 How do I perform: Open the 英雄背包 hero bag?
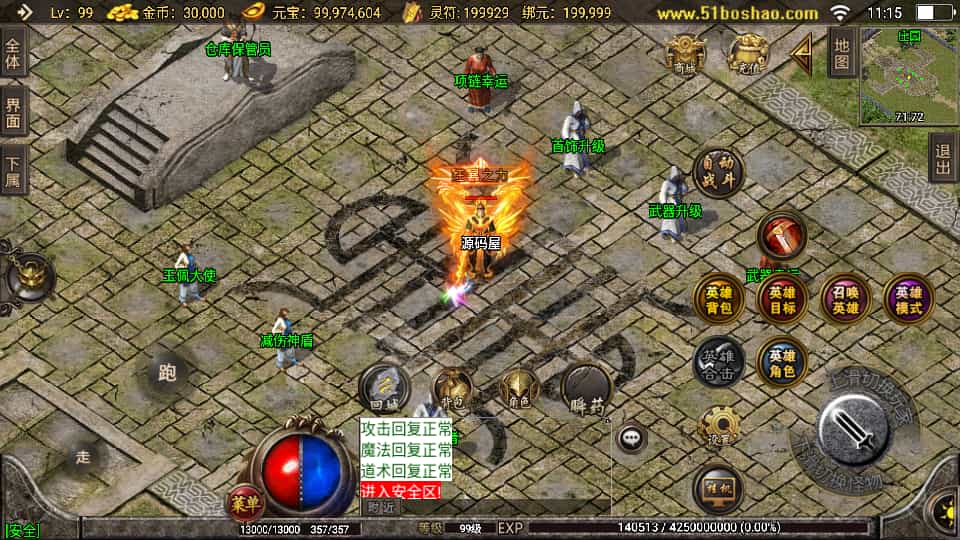point(719,299)
